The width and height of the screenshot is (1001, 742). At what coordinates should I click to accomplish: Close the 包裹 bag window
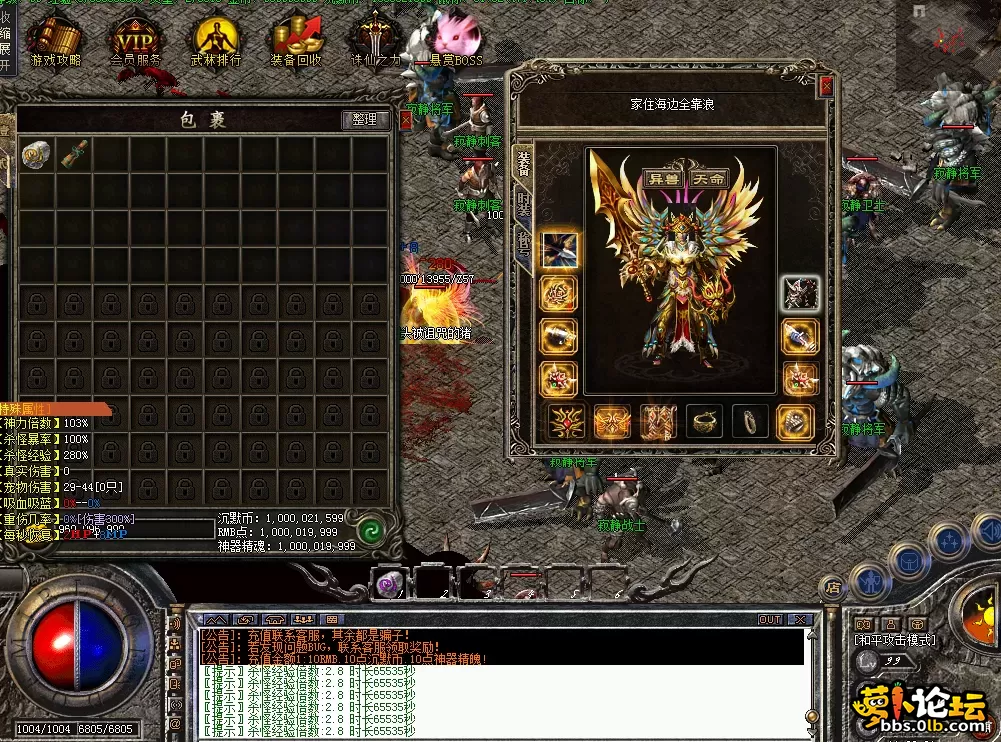pyautogui.click(x=405, y=120)
